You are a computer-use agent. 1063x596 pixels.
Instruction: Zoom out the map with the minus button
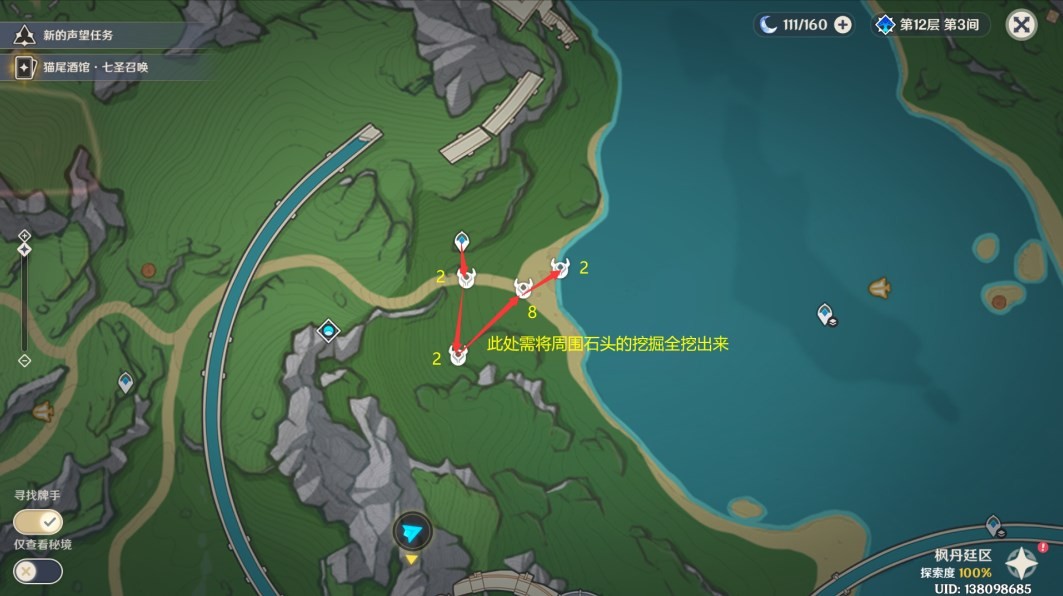pos(25,360)
